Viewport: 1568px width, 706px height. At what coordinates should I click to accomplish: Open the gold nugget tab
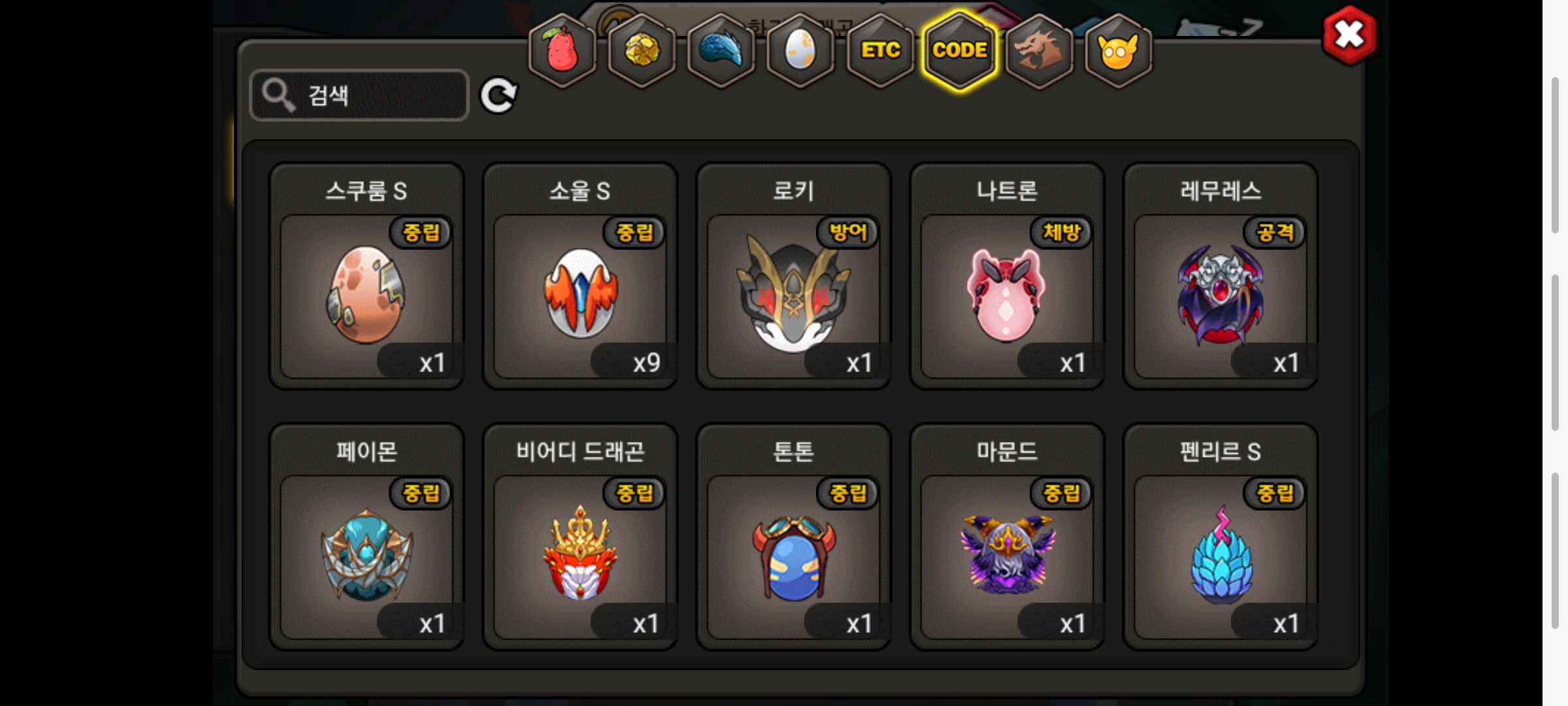642,51
